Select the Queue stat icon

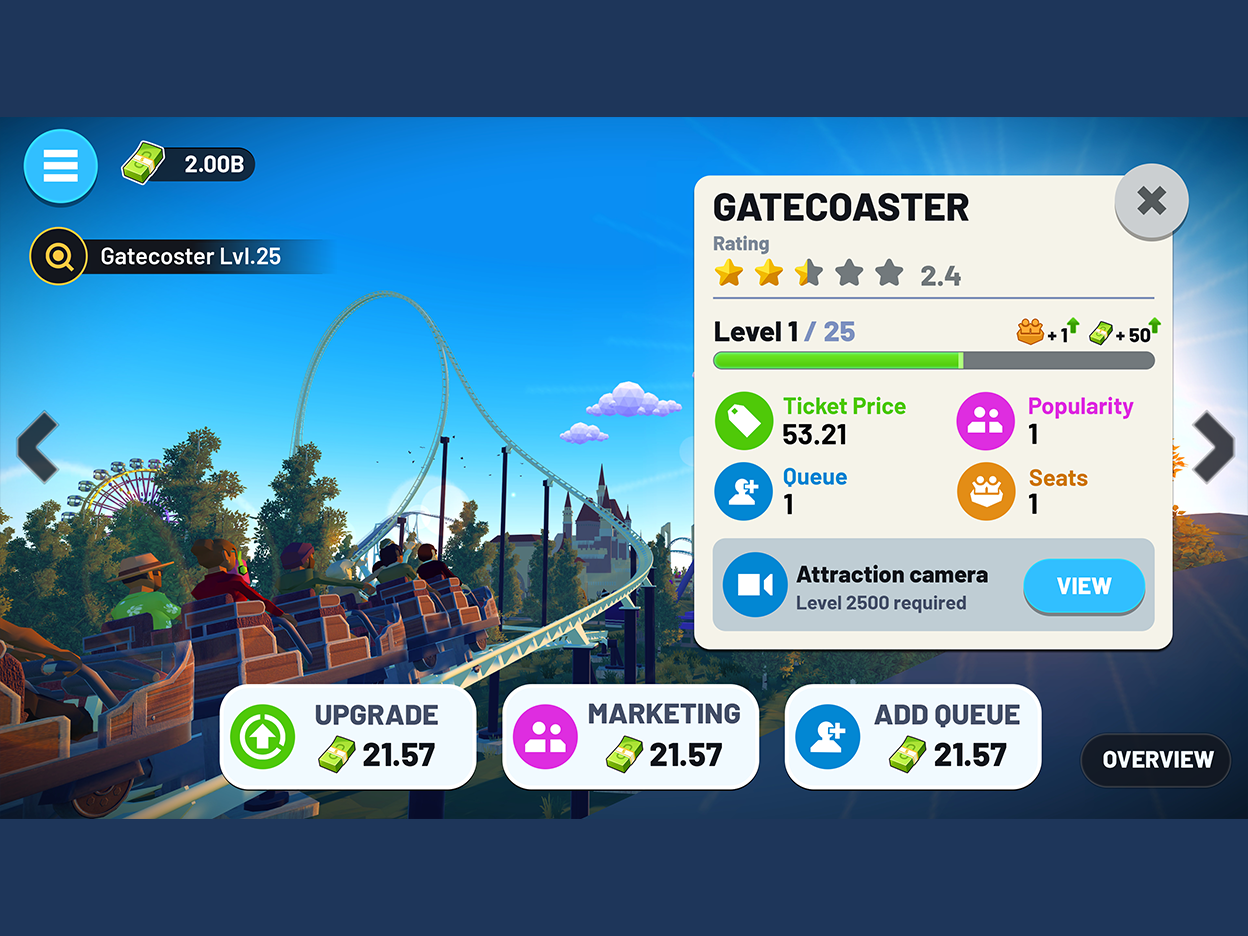point(744,492)
